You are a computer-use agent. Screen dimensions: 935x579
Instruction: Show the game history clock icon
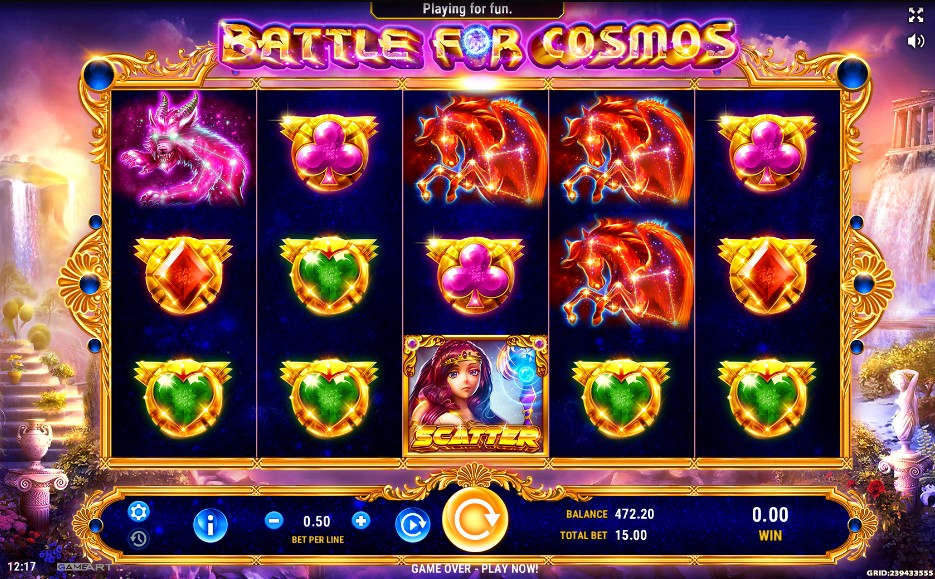(x=138, y=538)
